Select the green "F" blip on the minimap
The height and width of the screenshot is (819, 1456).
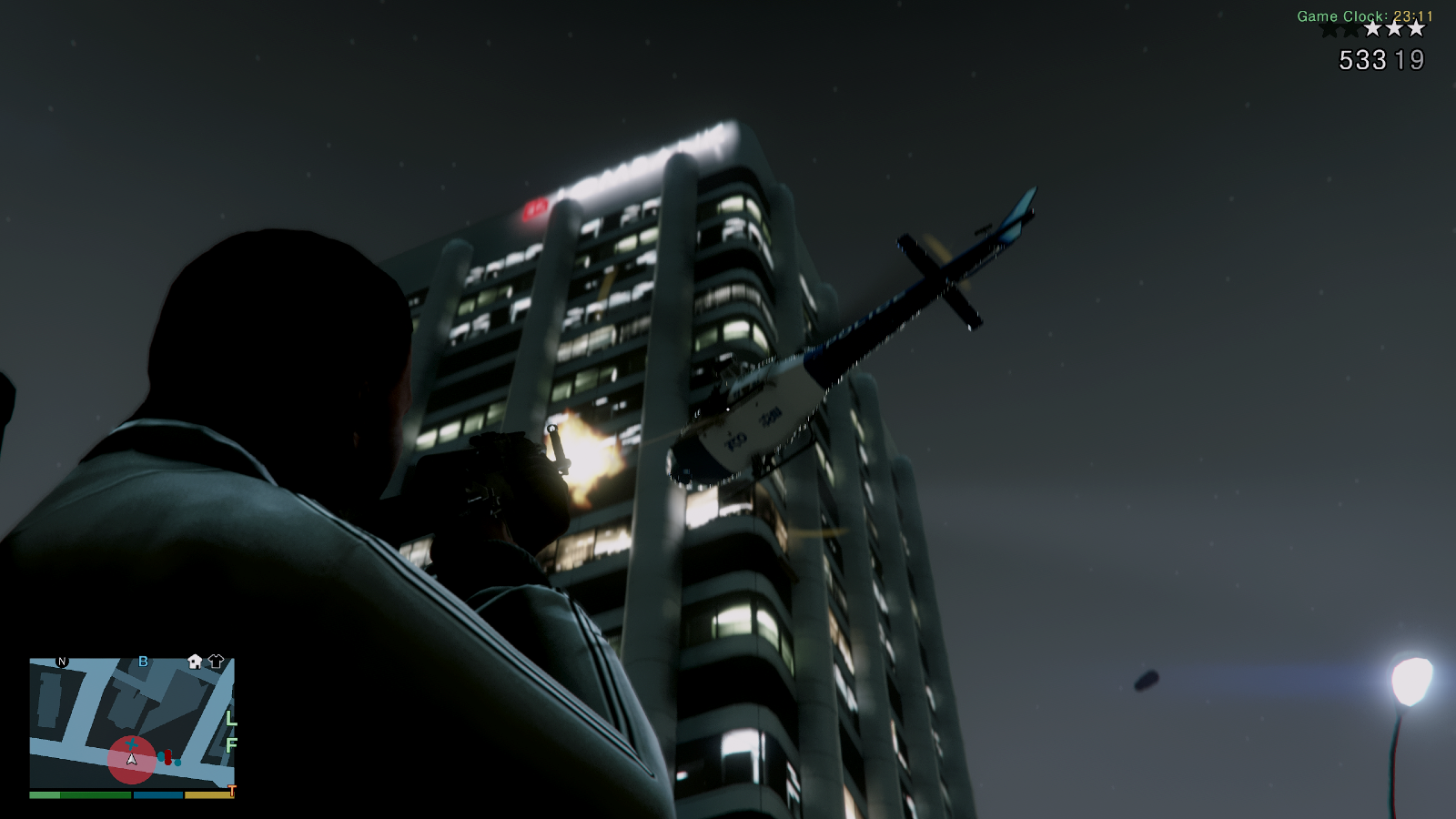[x=232, y=744]
